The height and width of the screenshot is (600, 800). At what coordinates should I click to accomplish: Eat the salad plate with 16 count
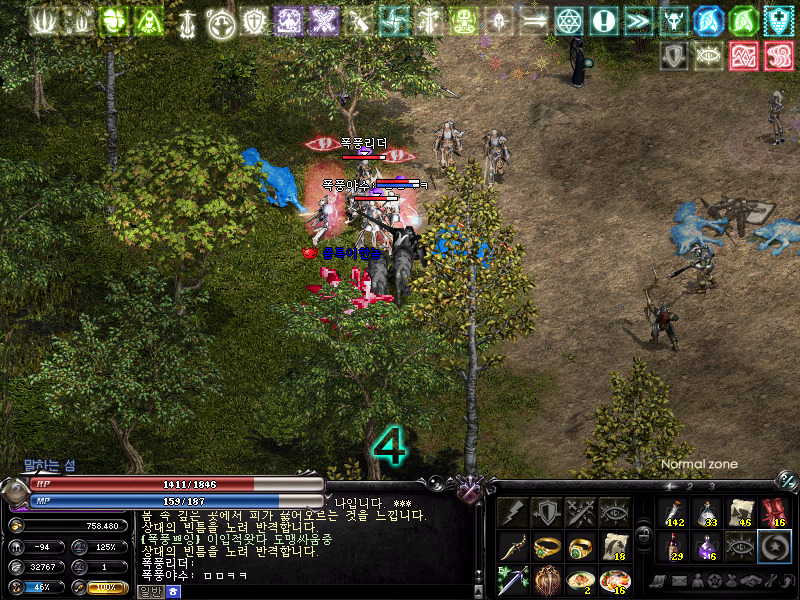pyautogui.click(x=615, y=581)
